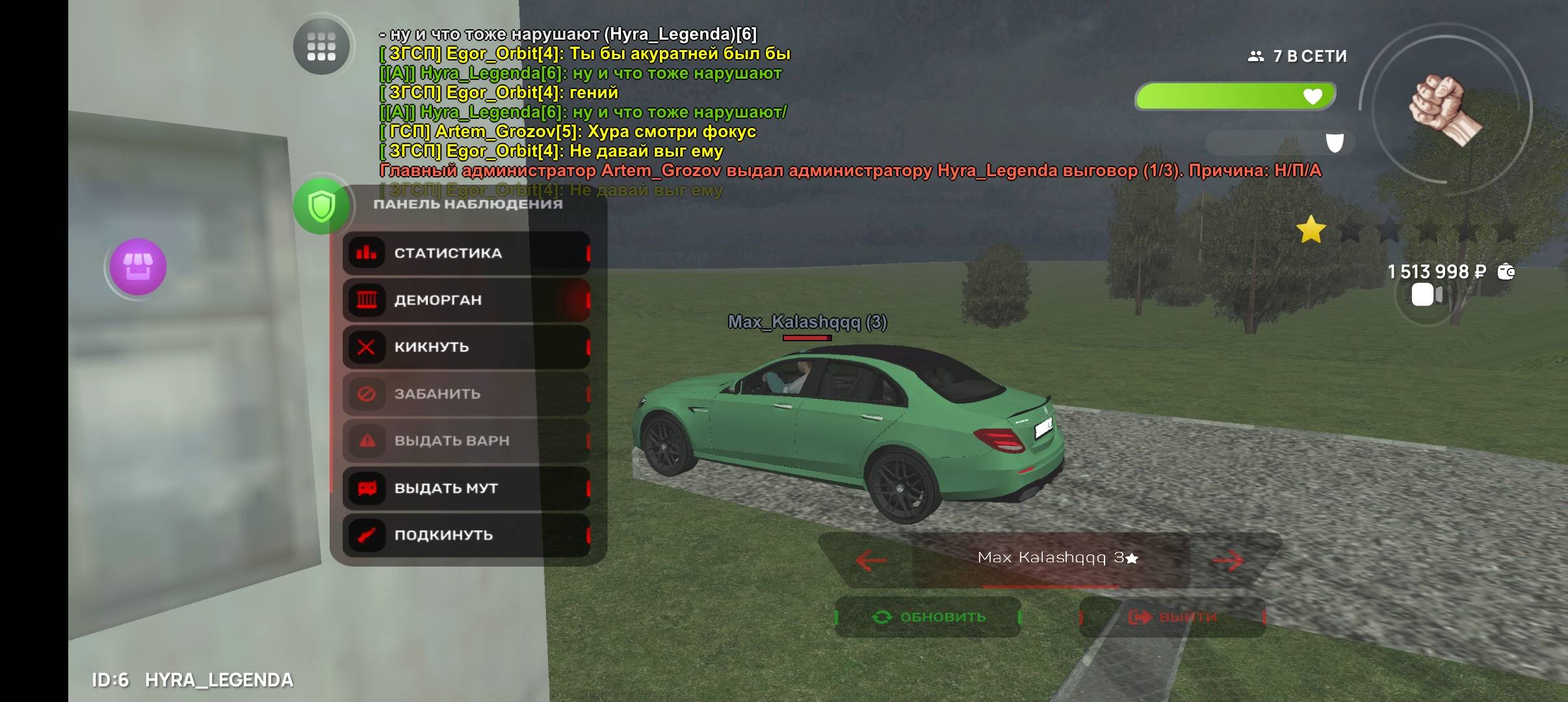The image size is (1568, 702).
Task: Choose Выдать варн entry
Action: click(x=466, y=441)
